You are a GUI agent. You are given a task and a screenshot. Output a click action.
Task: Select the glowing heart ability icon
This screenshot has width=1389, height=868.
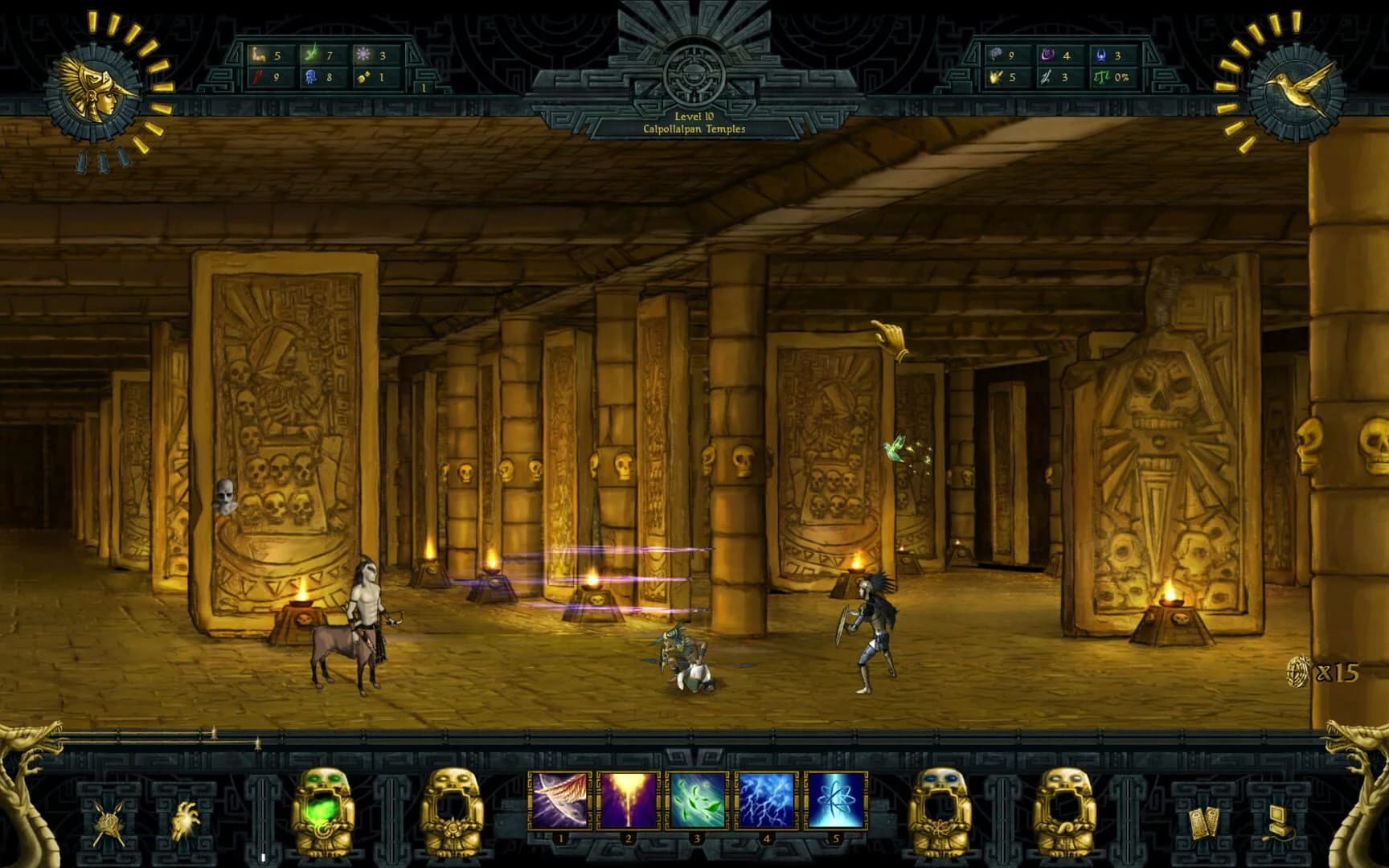point(187,821)
